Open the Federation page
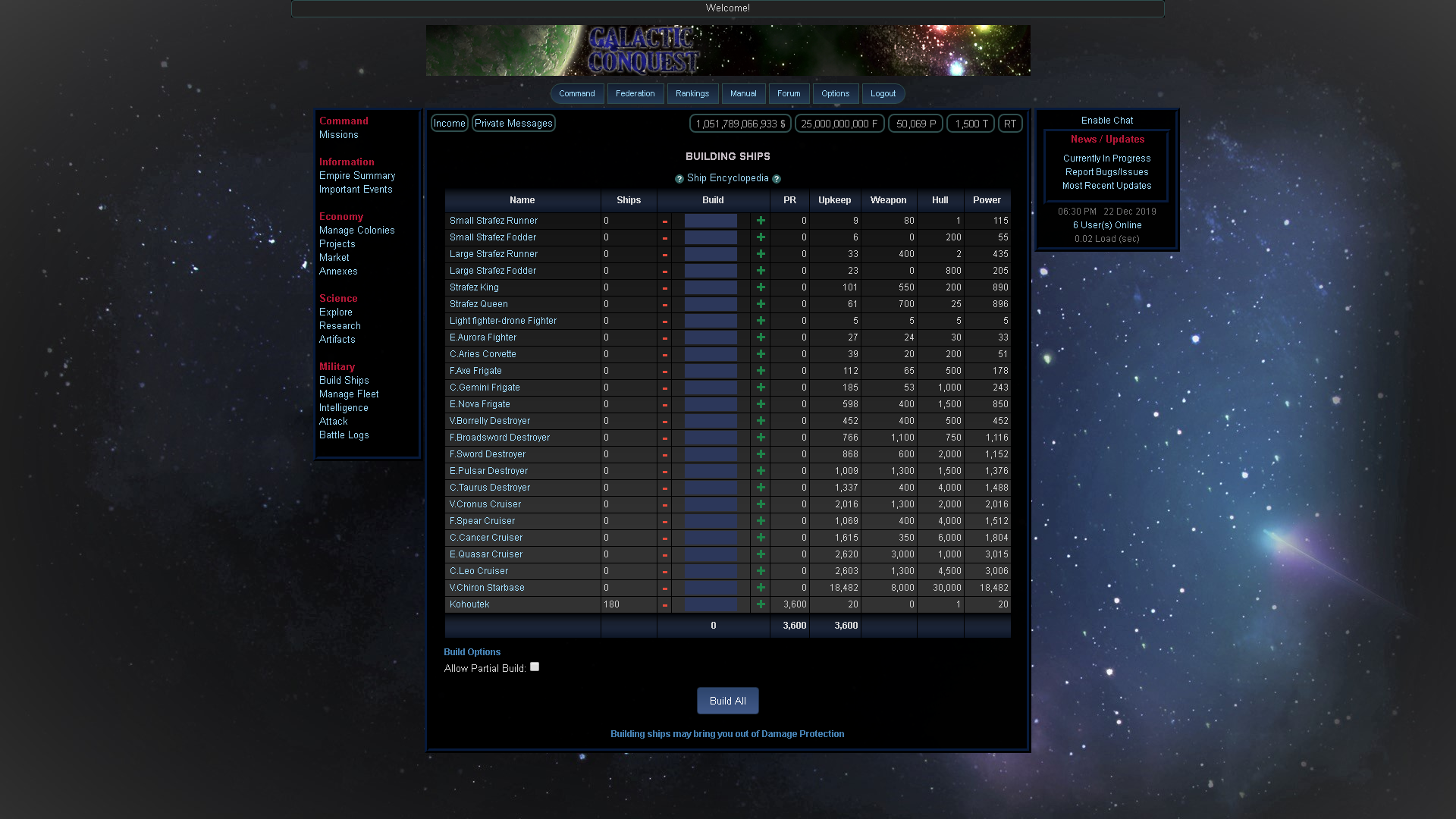The height and width of the screenshot is (819, 1456). (635, 93)
